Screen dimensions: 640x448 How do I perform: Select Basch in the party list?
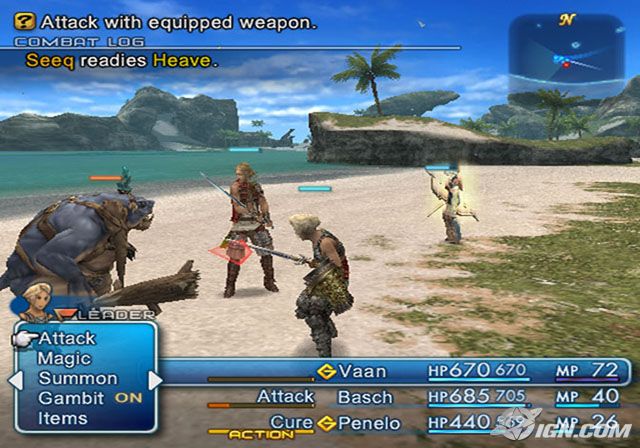point(365,397)
